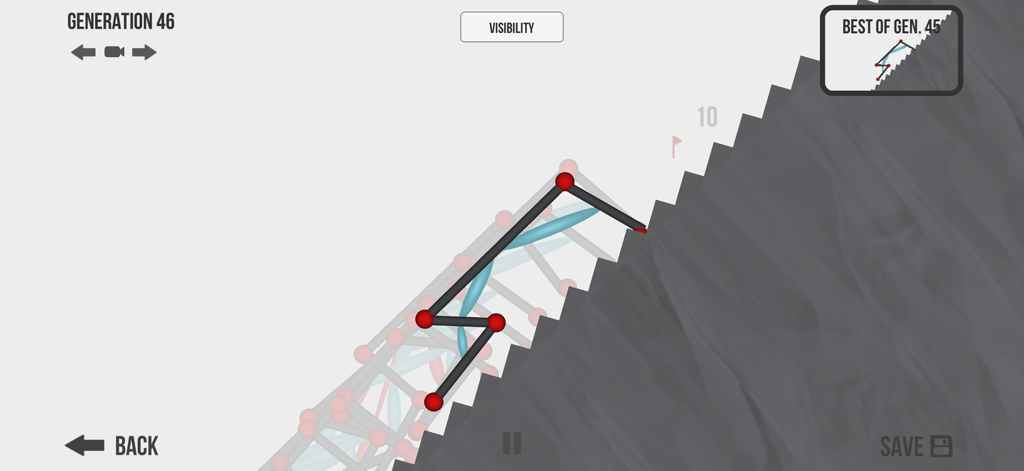
Task: Switch camera to the next creature
Action: point(144,52)
